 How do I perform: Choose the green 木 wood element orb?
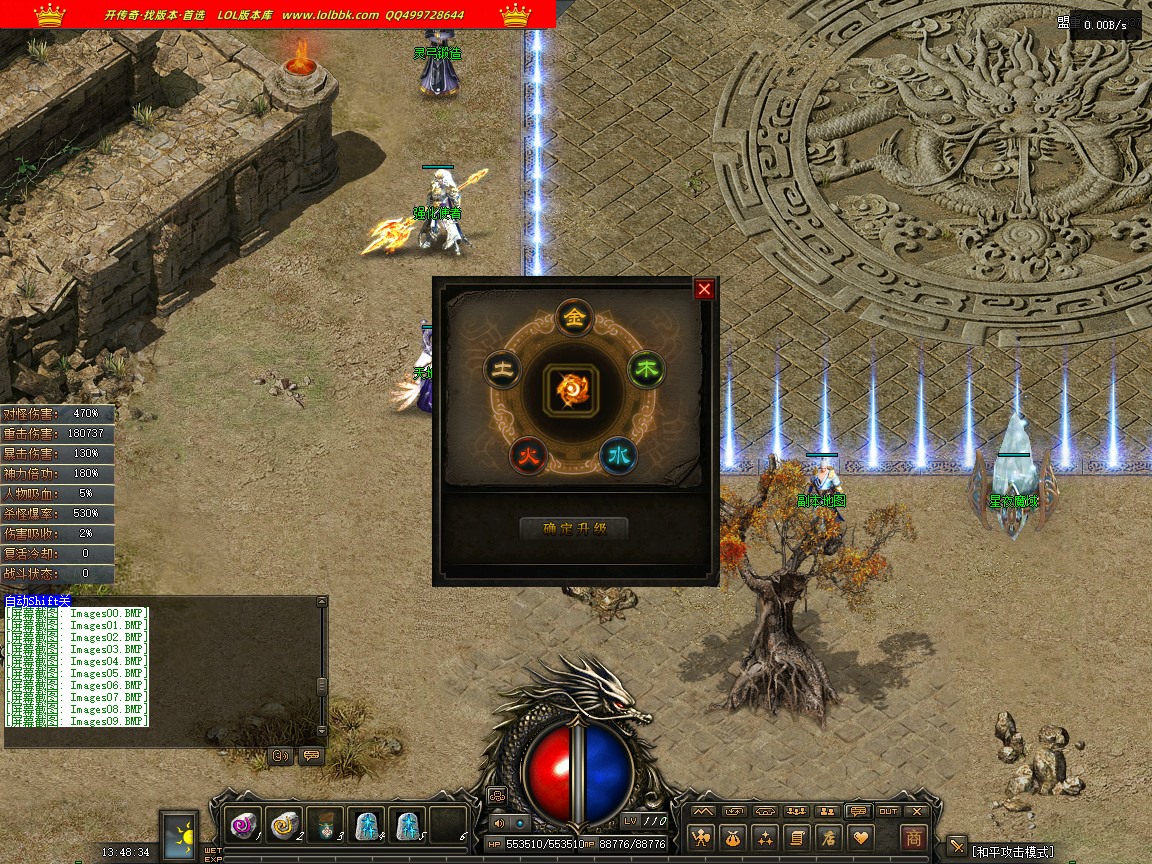click(x=647, y=370)
